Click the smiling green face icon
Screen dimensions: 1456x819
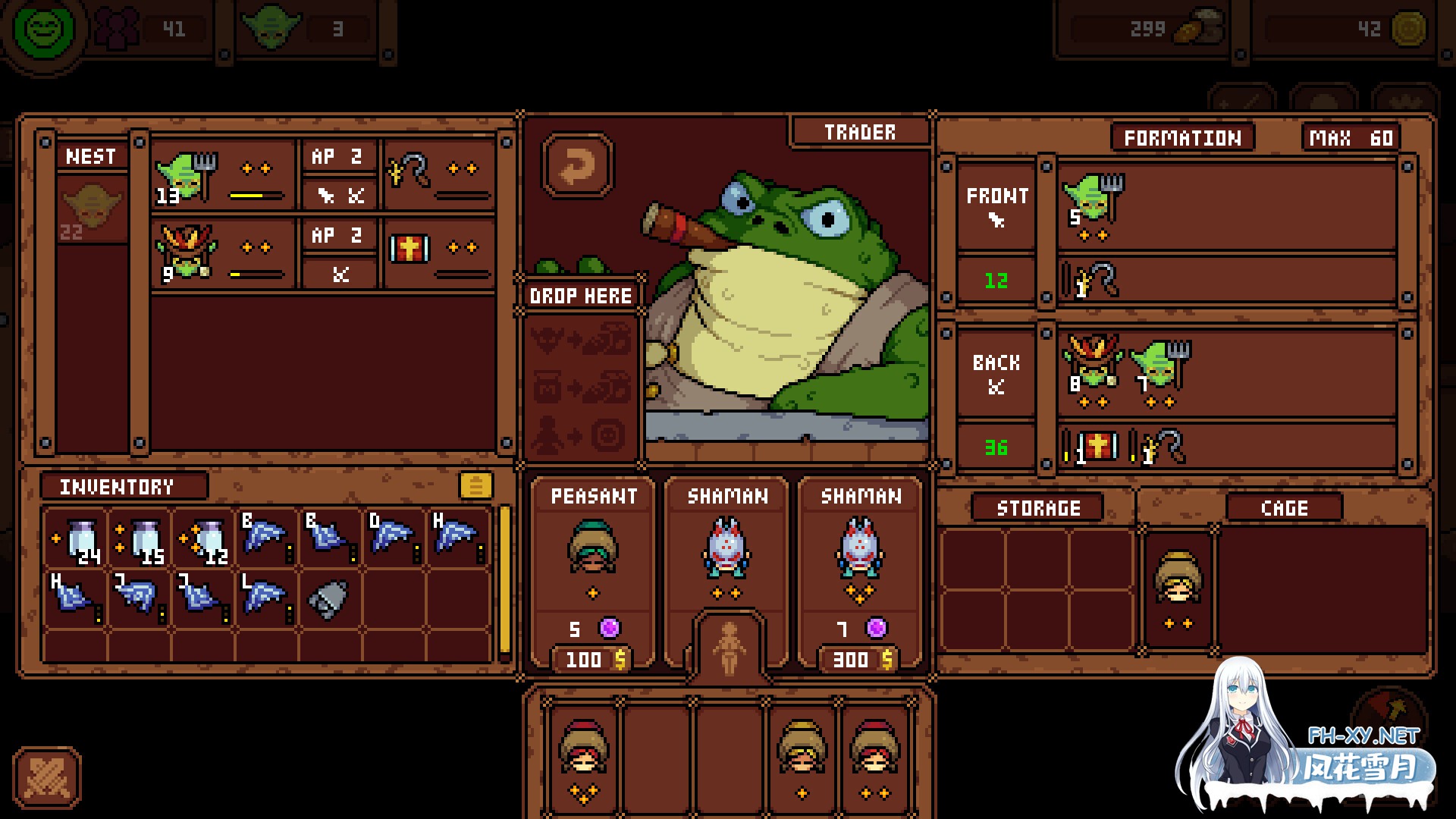(x=49, y=30)
